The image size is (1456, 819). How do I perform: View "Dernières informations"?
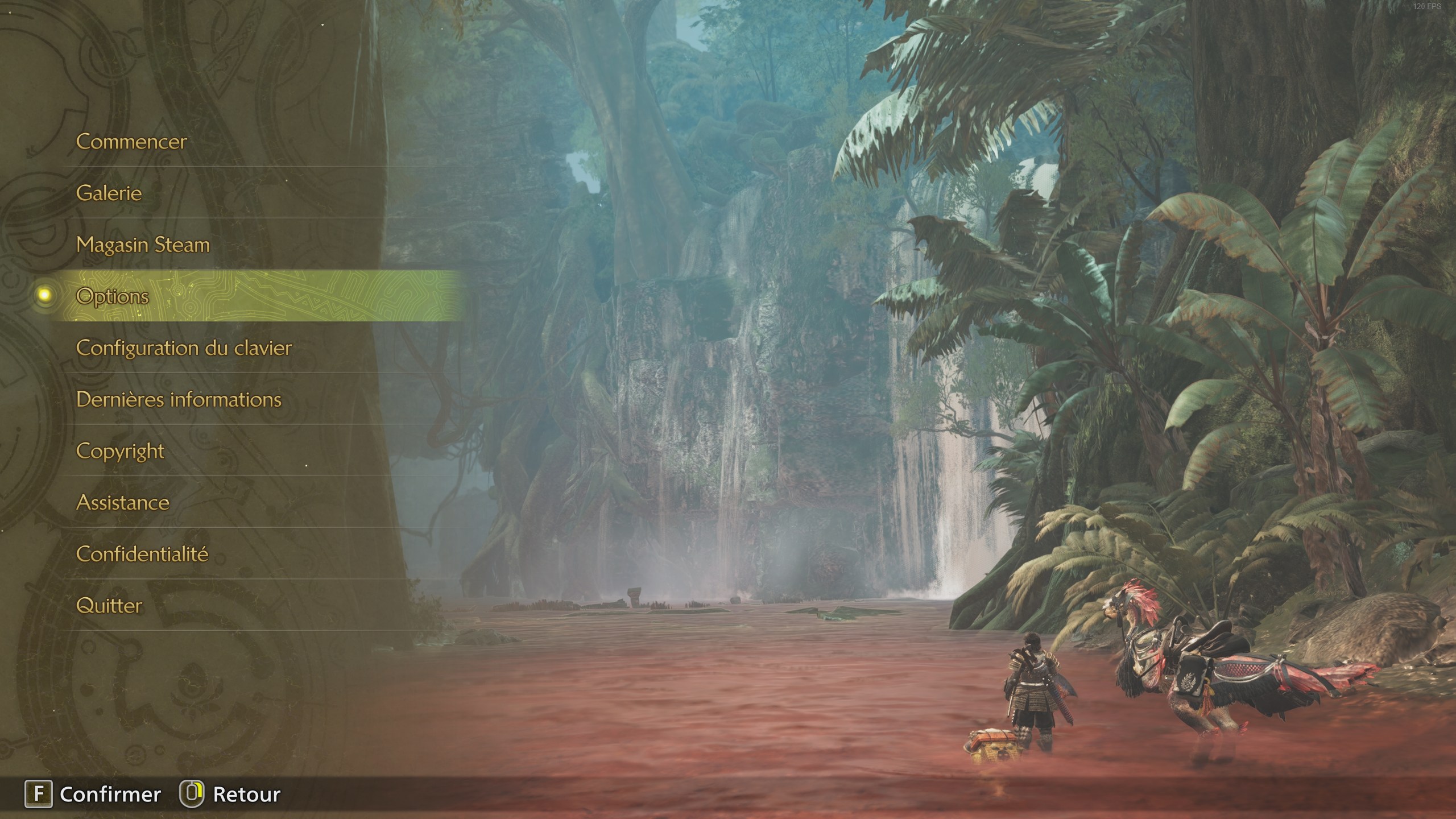[179, 400]
